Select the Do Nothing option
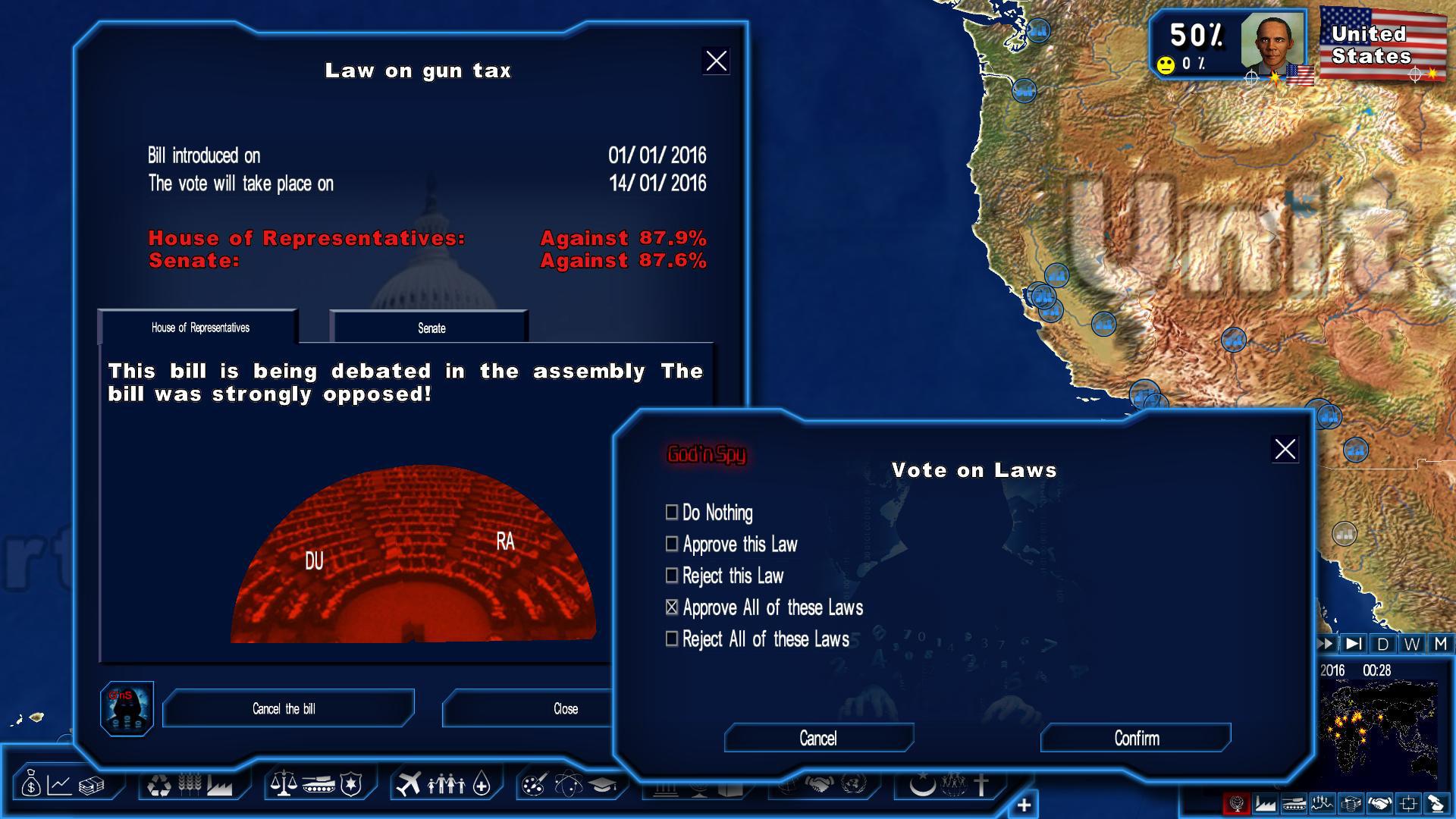The width and height of the screenshot is (1456, 819). point(670,513)
